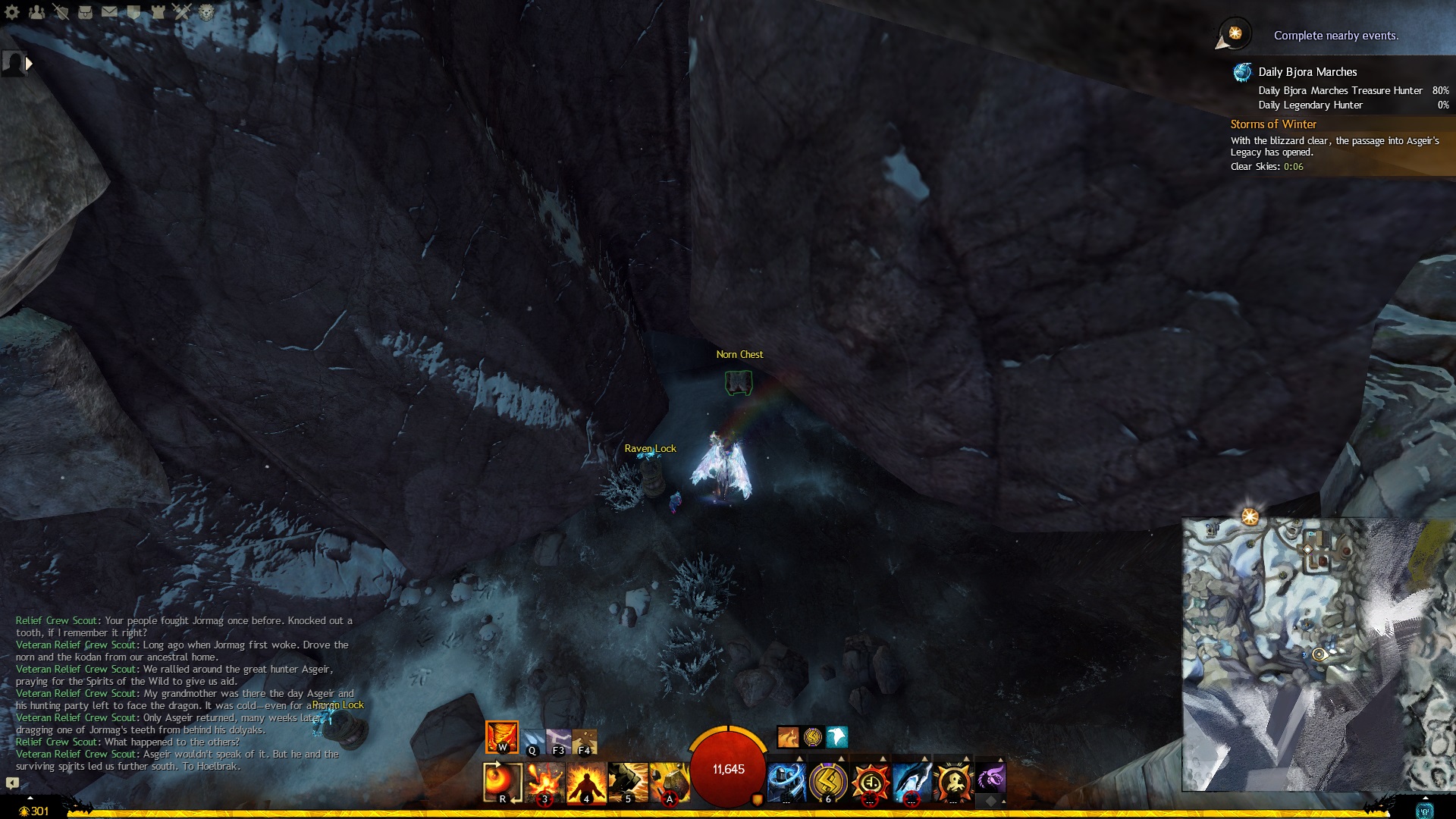Open the Black Lion trading post icon
This screenshot has width=1456, height=819.
206,12
